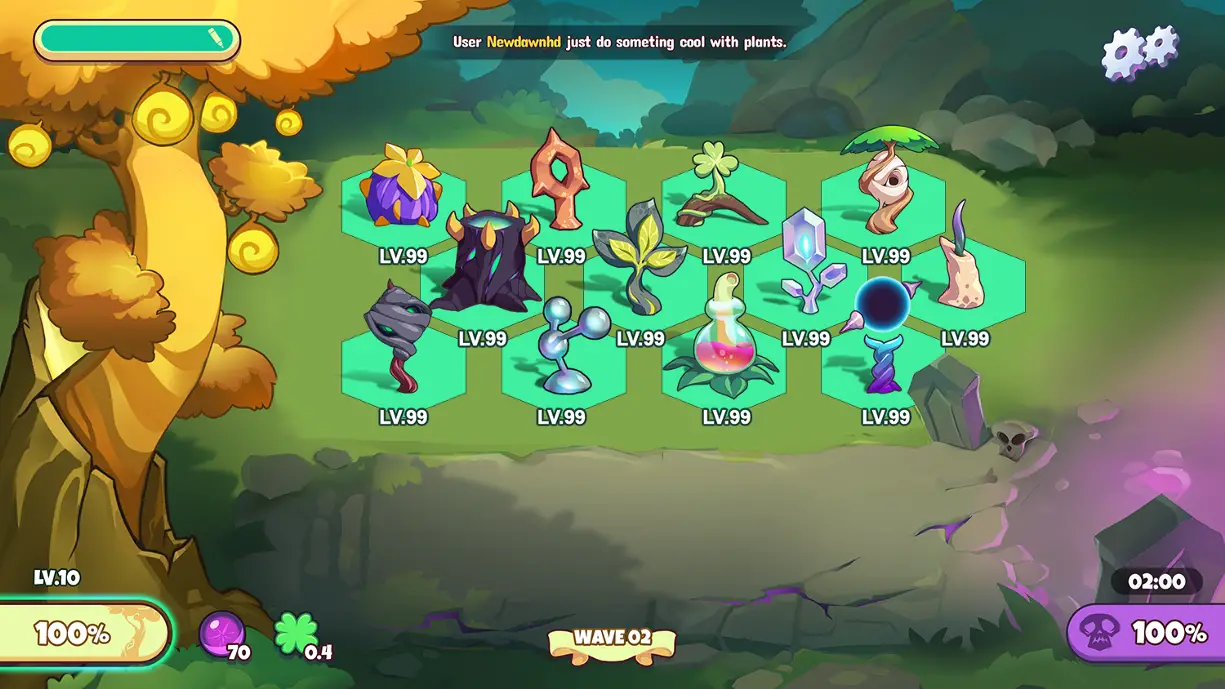Image resolution: width=1225 pixels, height=689 pixels.
Task: Click the teal name field with pencil
Action: coord(137,40)
